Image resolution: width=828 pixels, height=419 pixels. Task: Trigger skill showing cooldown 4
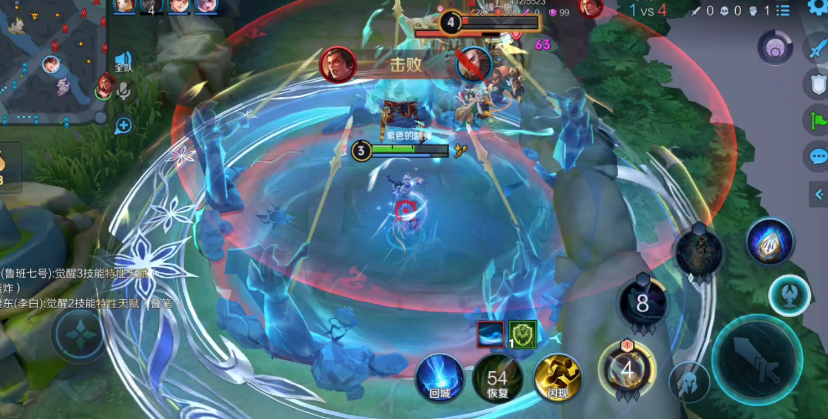[x=627, y=367]
